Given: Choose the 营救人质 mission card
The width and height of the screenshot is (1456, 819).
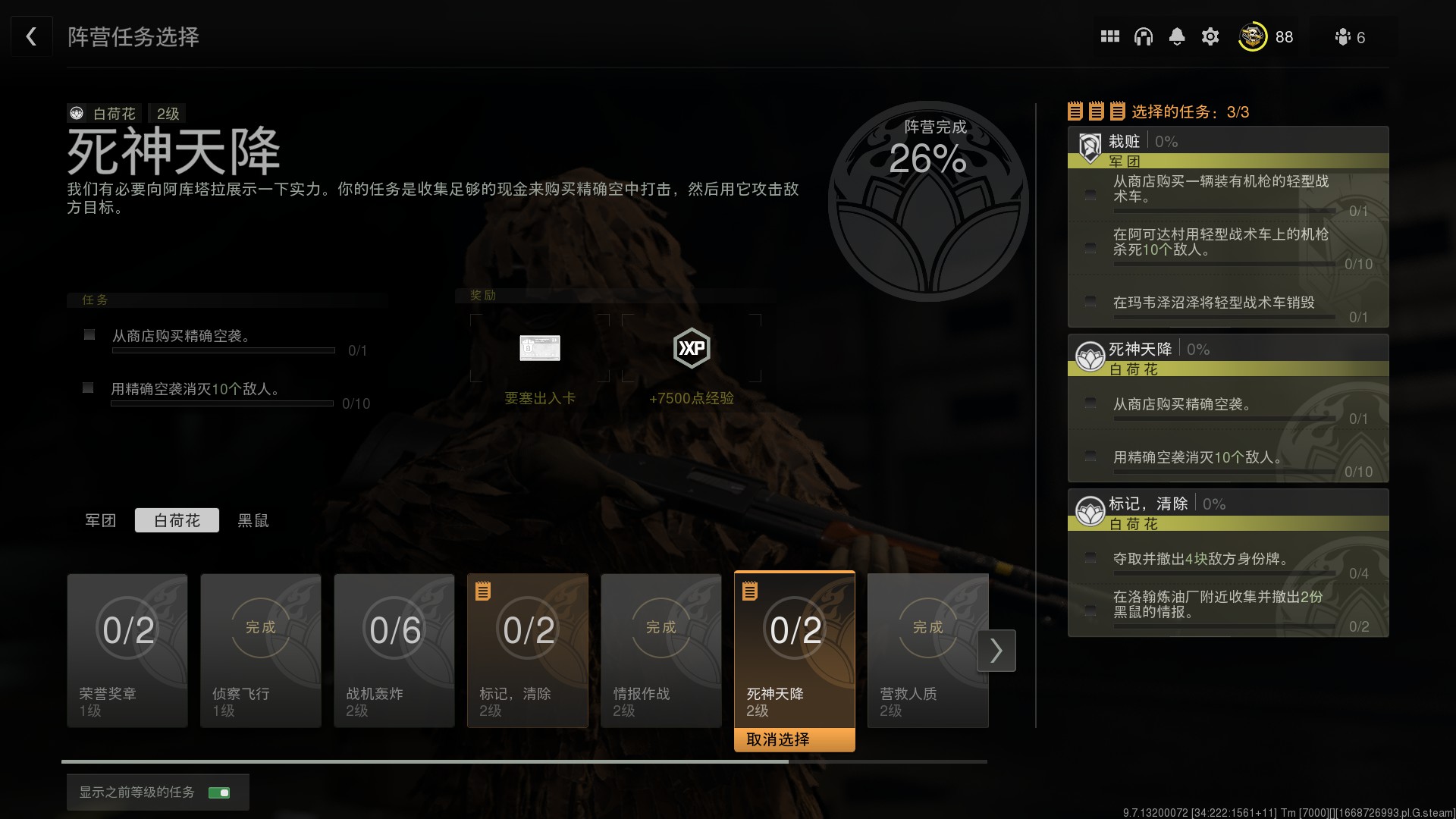Looking at the screenshot, I should pos(927,650).
